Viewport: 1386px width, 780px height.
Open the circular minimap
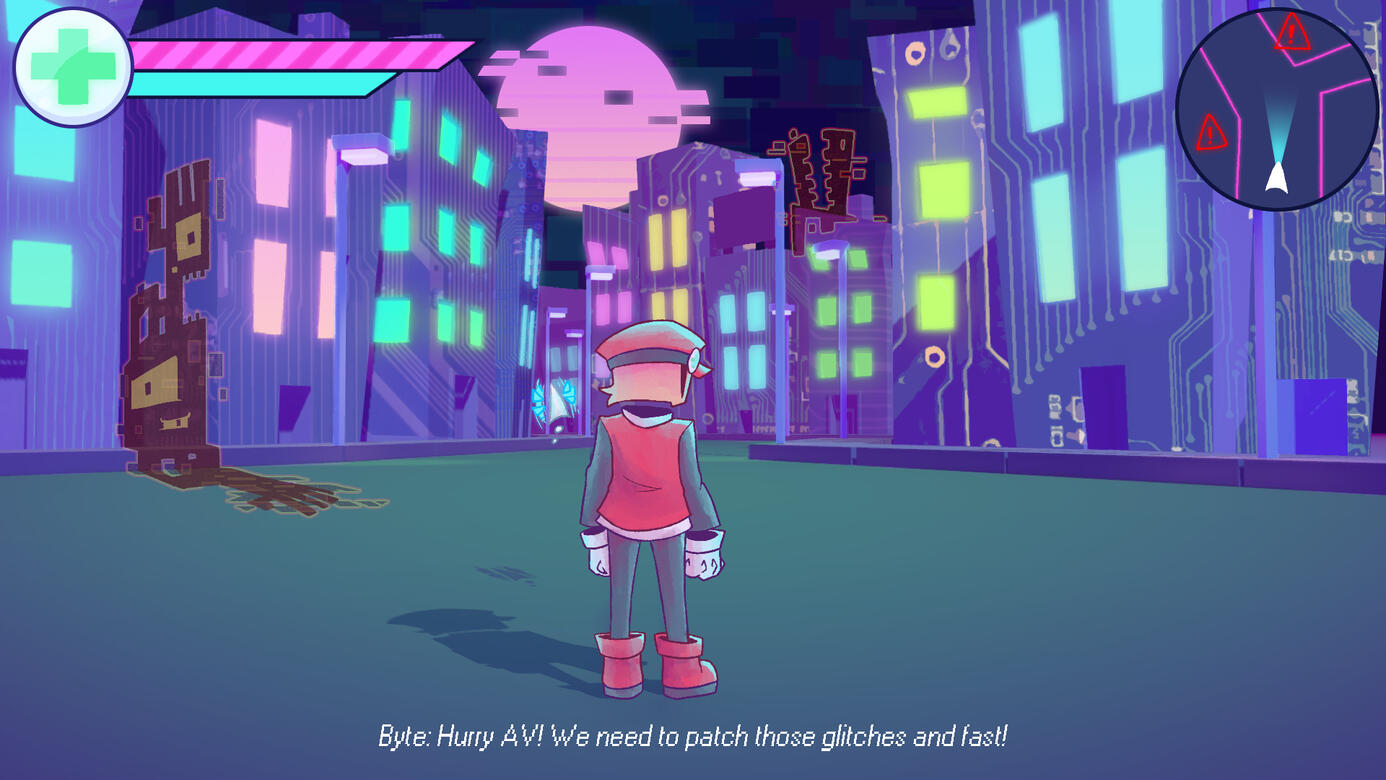coord(1274,108)
